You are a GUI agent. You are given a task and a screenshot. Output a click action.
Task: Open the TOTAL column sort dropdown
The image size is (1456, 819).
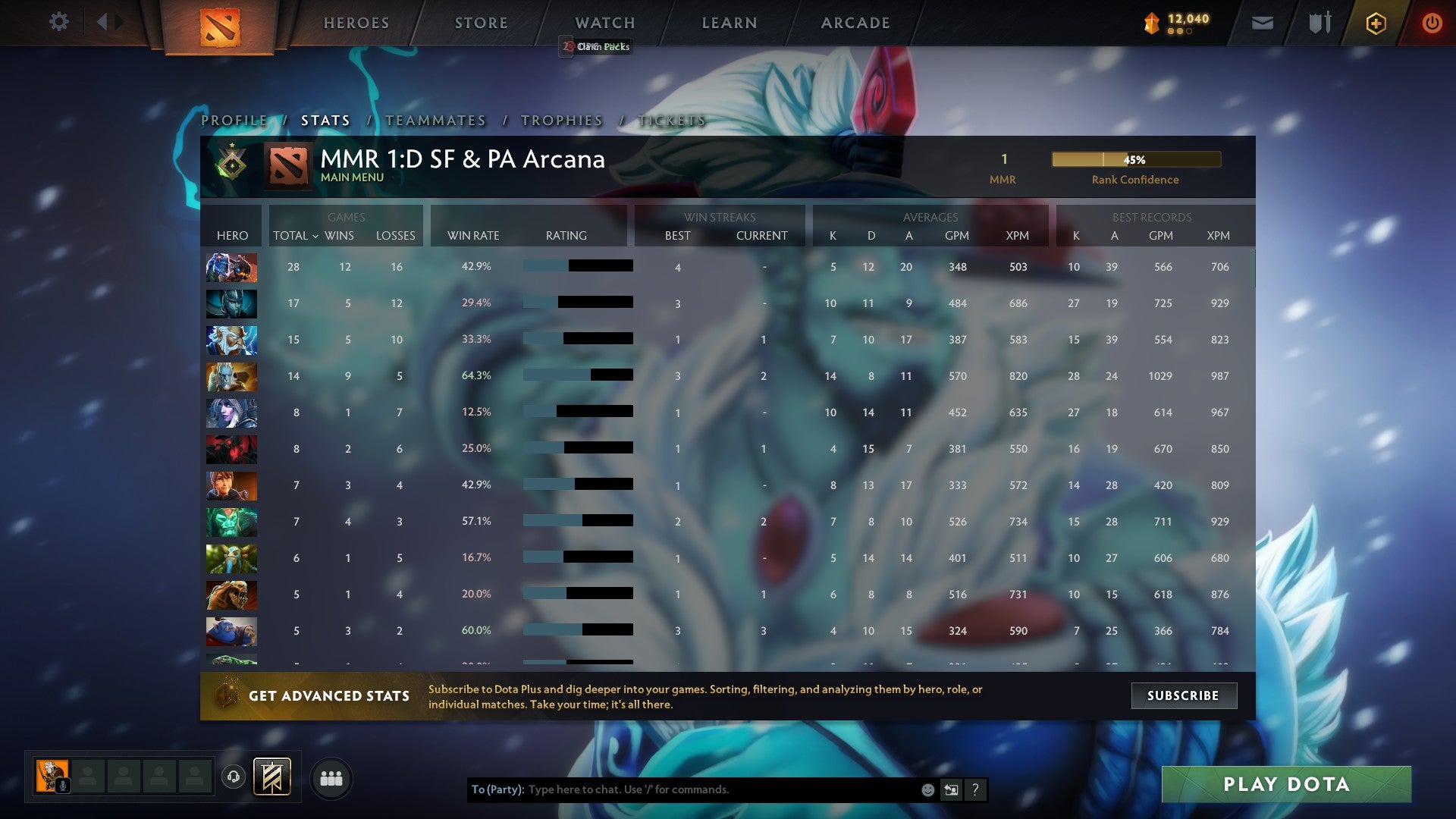(x=296, y=236)
